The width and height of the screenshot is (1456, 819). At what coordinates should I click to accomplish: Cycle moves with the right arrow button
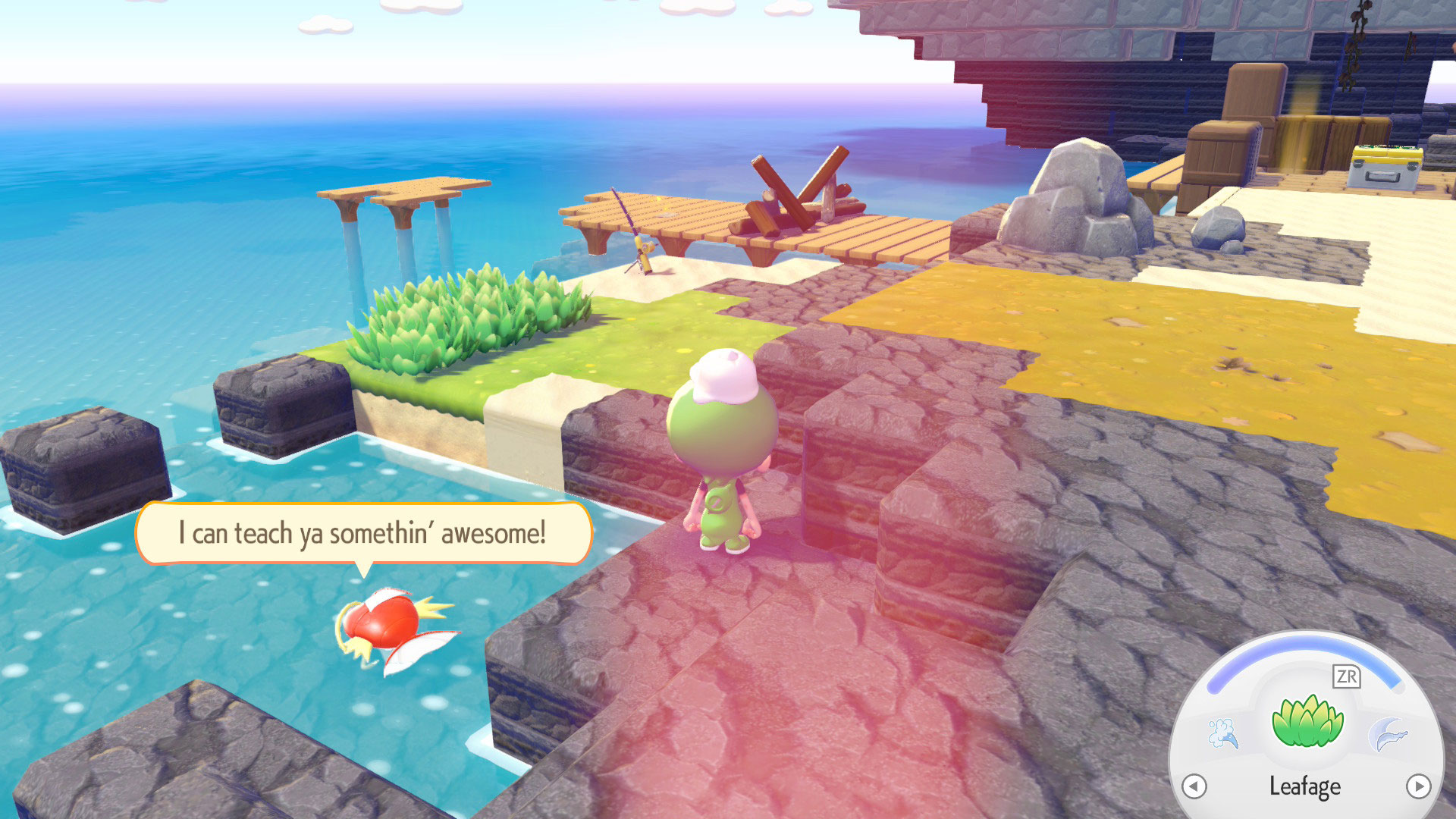tap(1418, 786)
